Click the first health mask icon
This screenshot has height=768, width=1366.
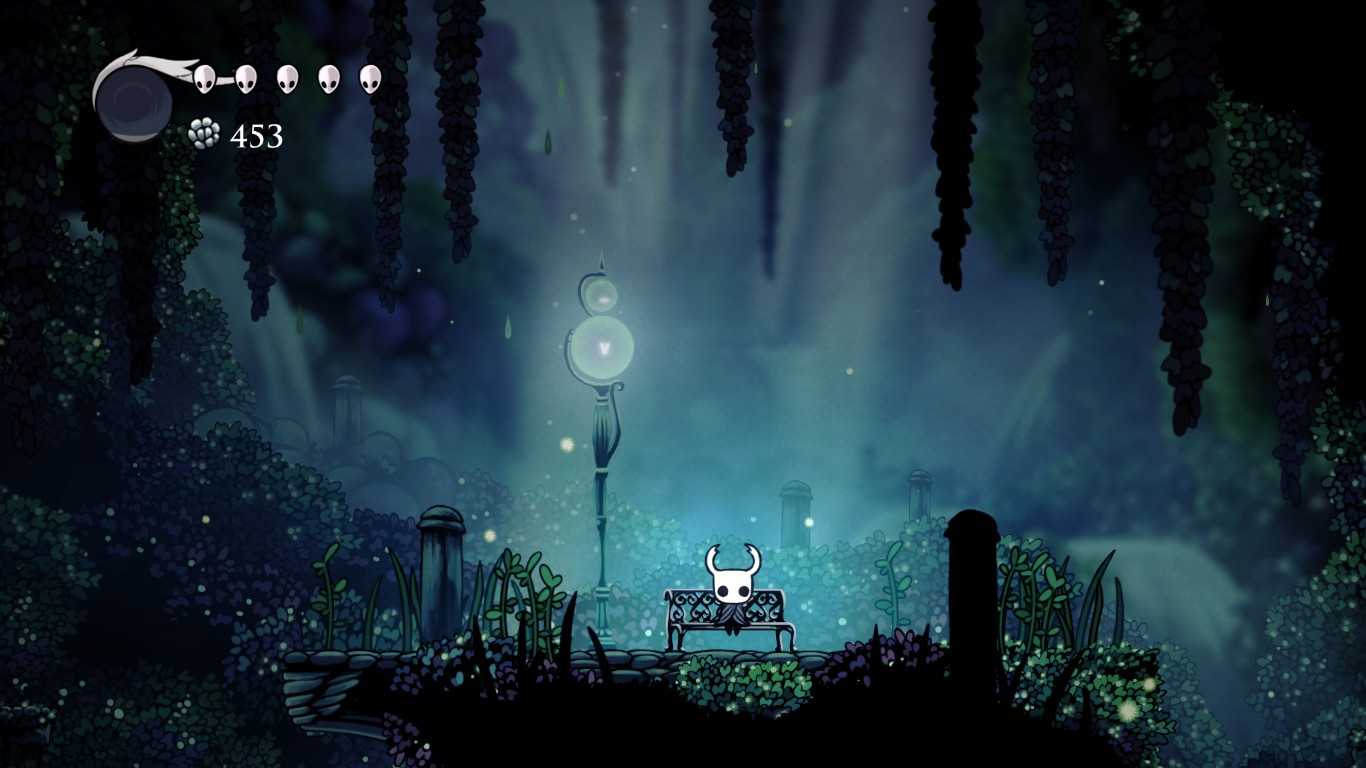point(207,80)
